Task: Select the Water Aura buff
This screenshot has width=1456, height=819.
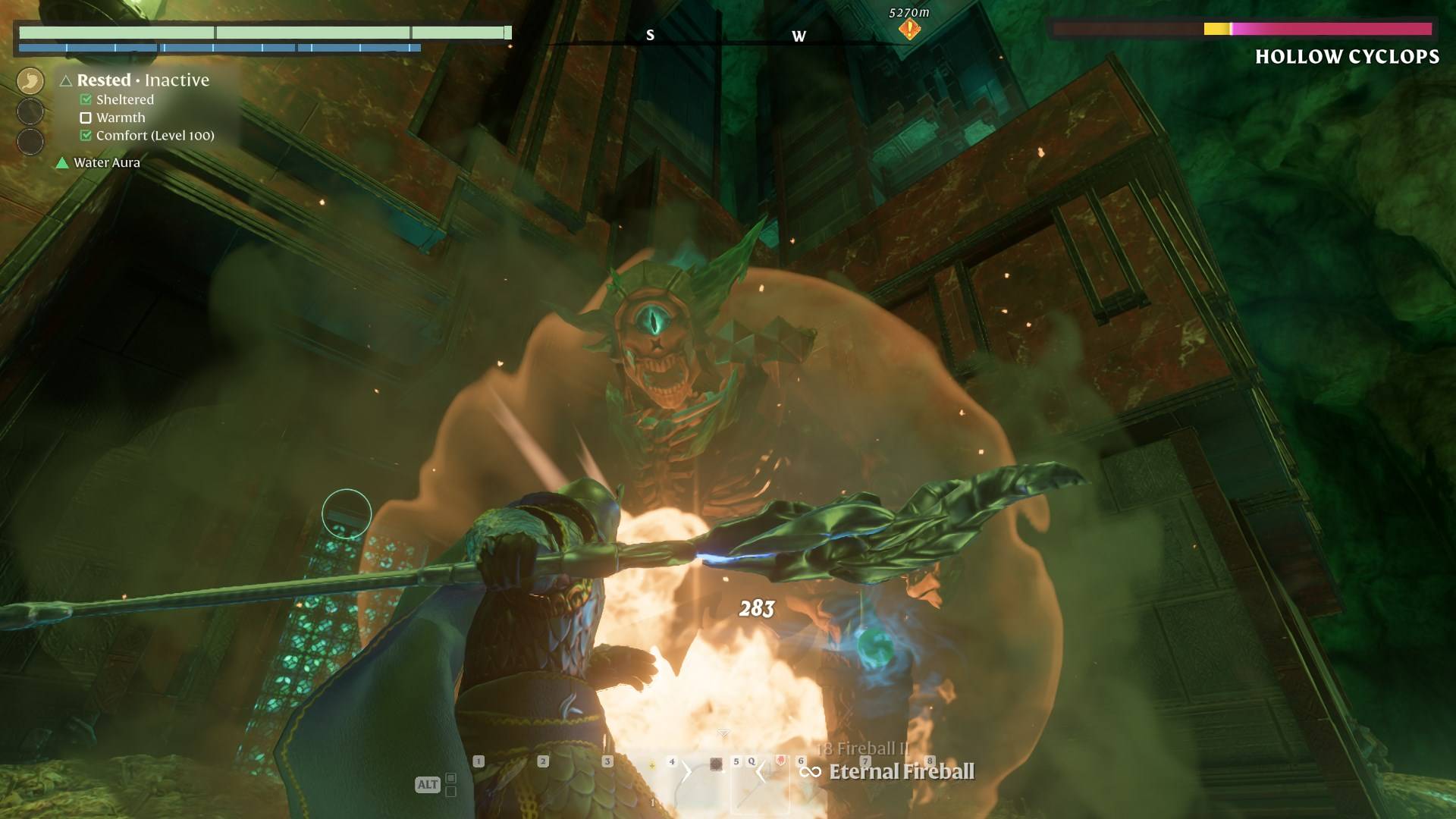Action: (106, 162)
